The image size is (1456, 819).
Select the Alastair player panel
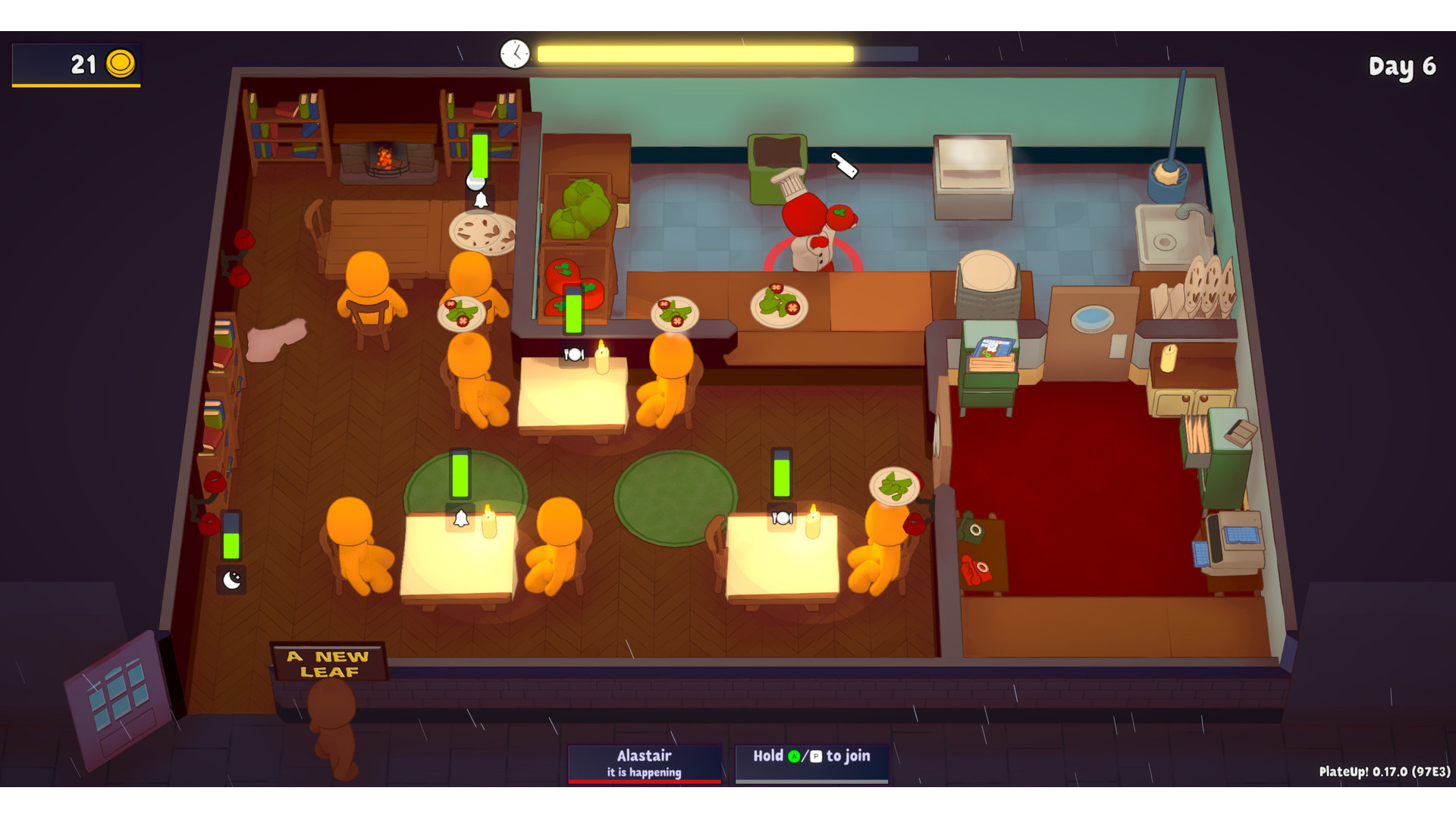click(x=644, y=763)
